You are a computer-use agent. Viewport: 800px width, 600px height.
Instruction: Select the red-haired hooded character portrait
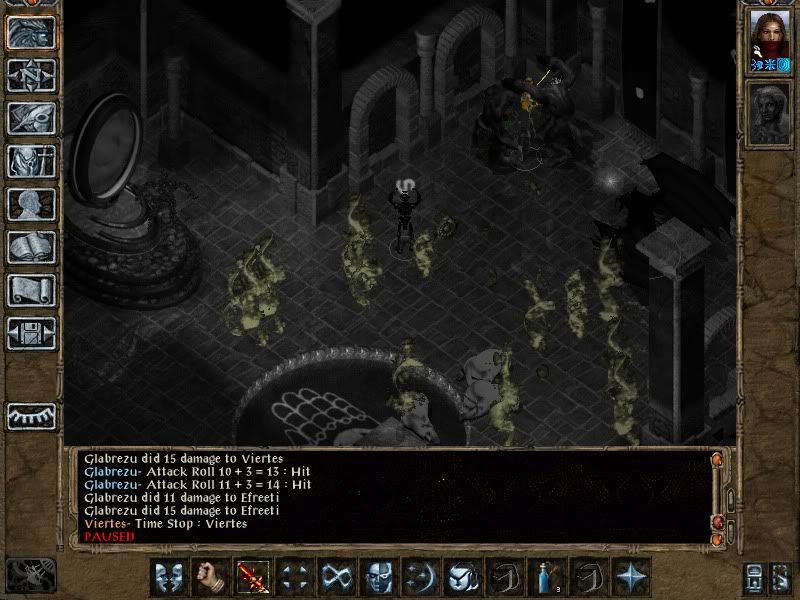pos(769,38)
